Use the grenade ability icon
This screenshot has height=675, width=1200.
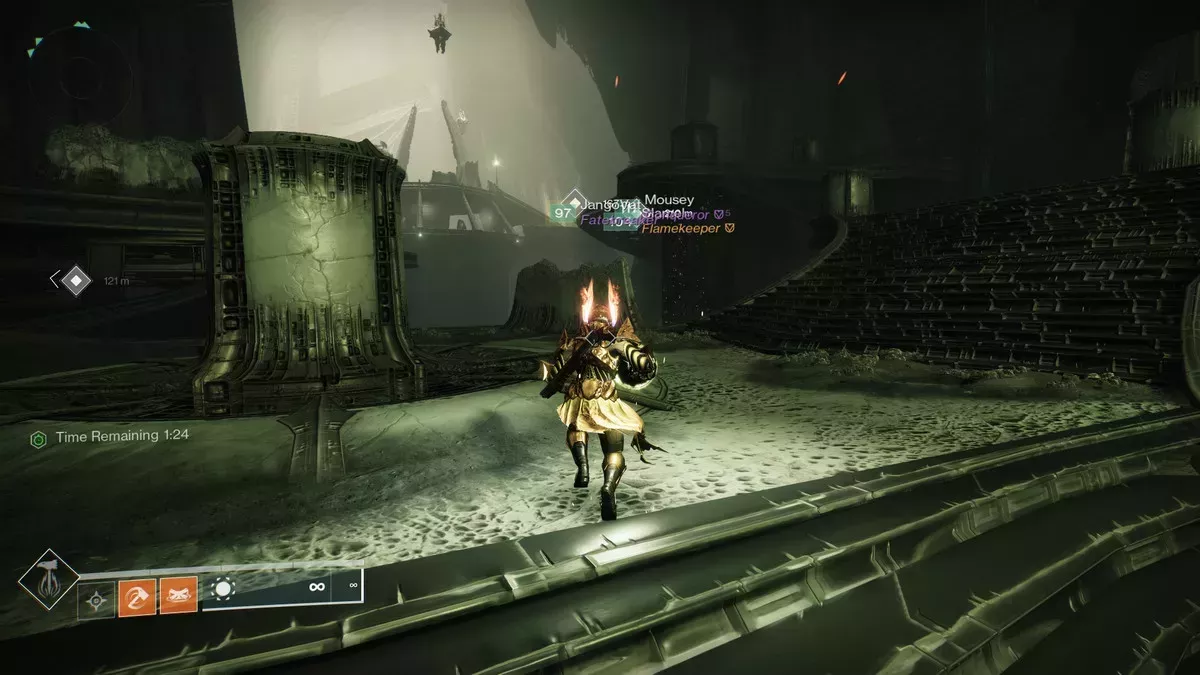97,601
